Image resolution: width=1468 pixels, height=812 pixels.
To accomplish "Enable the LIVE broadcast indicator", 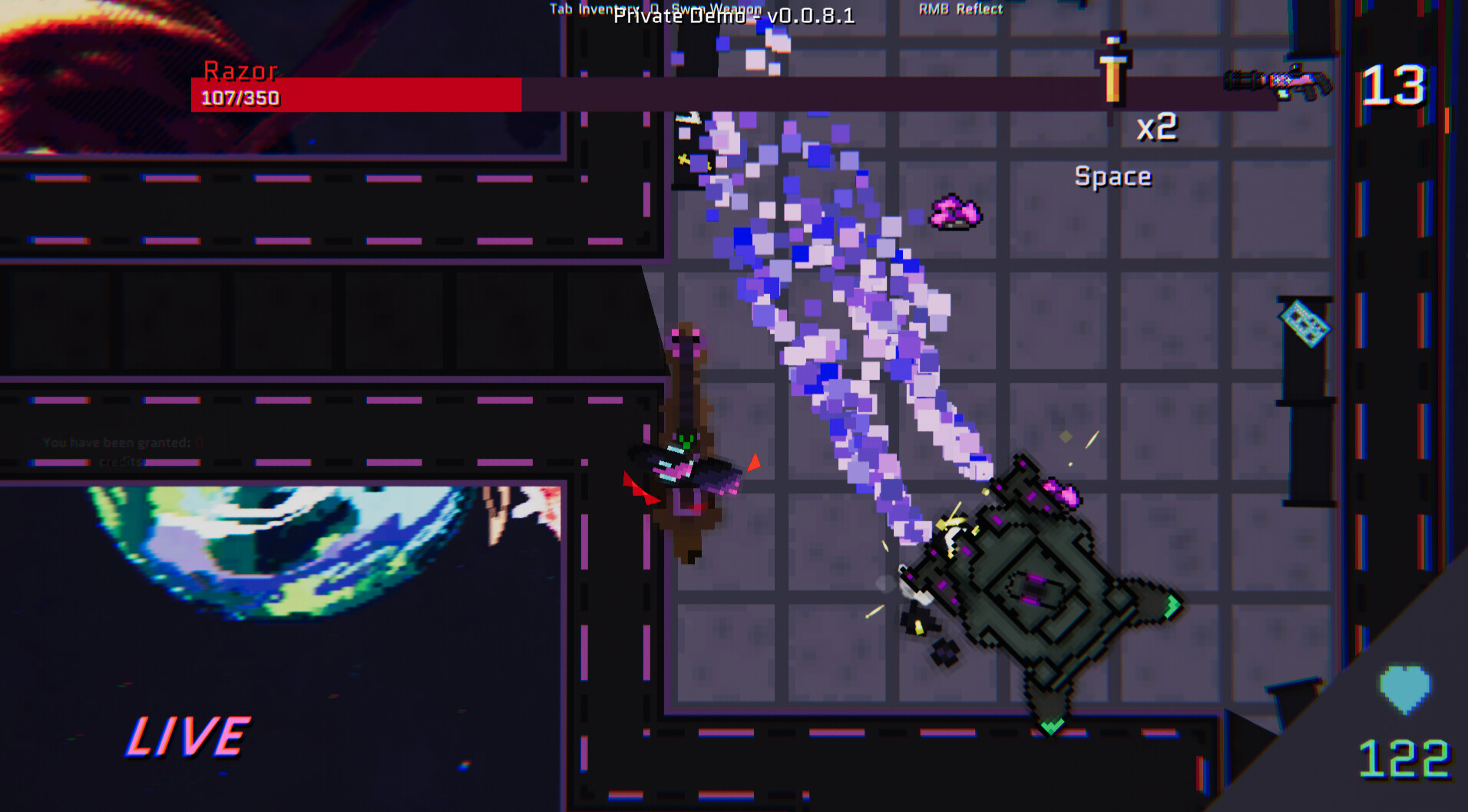I will (188, 737).
